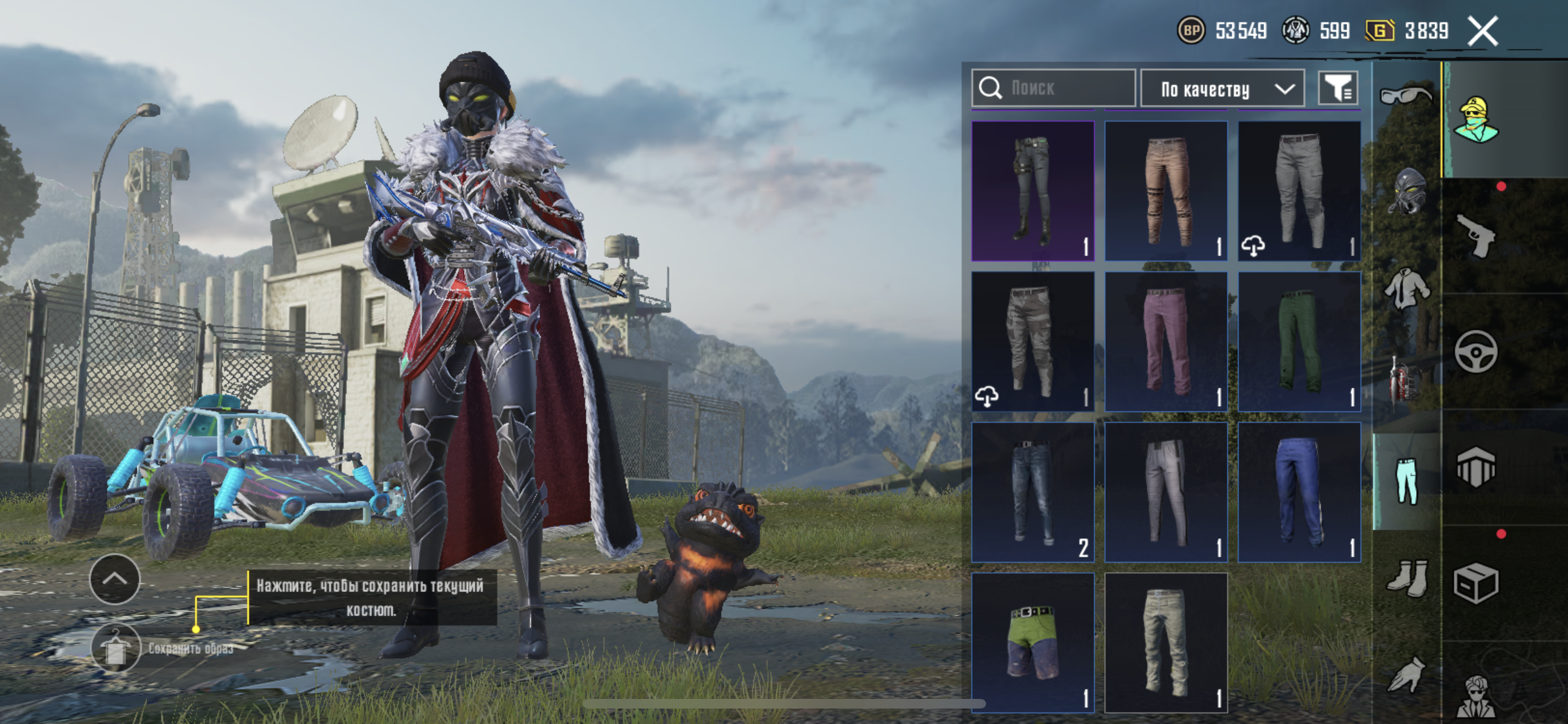Open the gloves category
The width and height of the screenshot is (1568, 724).
click(x=1407, y=674)
